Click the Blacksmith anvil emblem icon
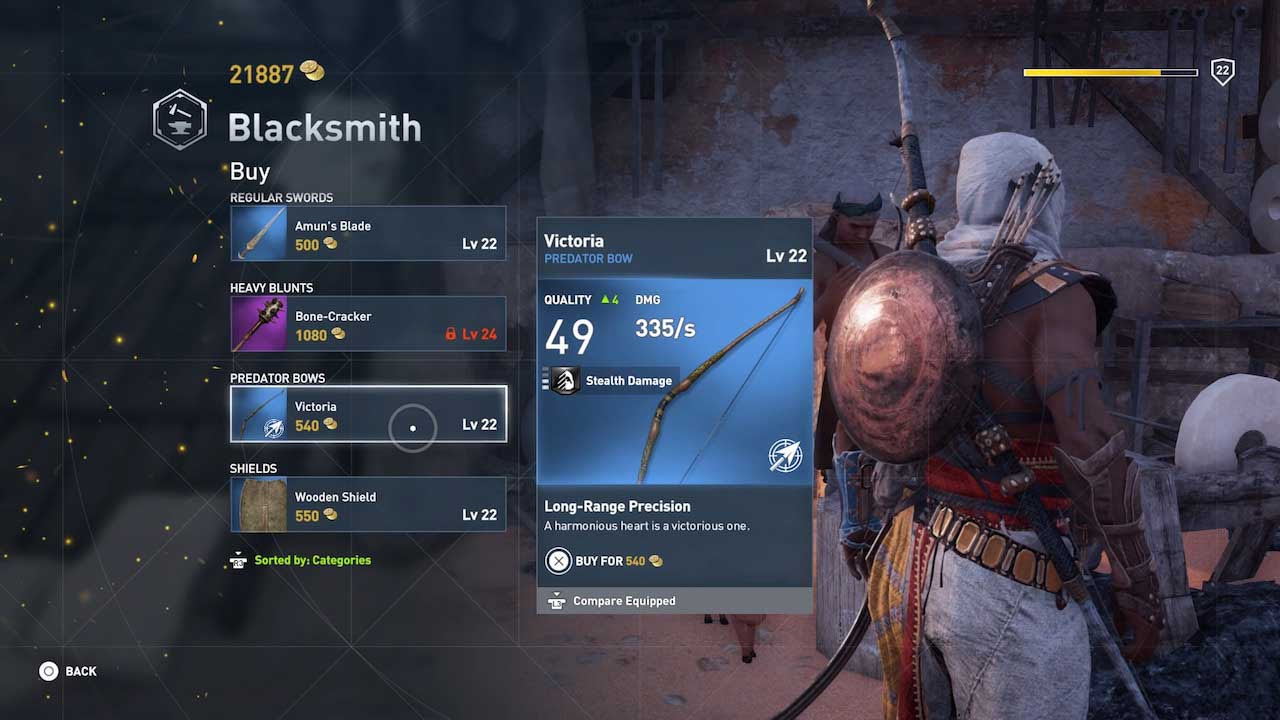Viewport: 1280px width, 720px height. pyautogui.click(x=179, y=119)
